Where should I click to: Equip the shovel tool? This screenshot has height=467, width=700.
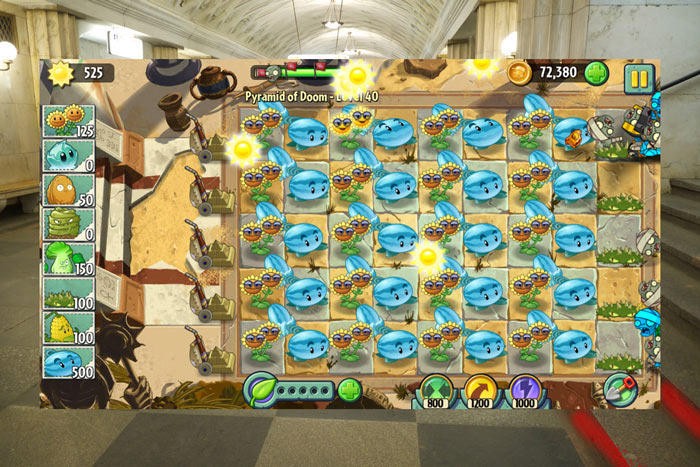619,388
